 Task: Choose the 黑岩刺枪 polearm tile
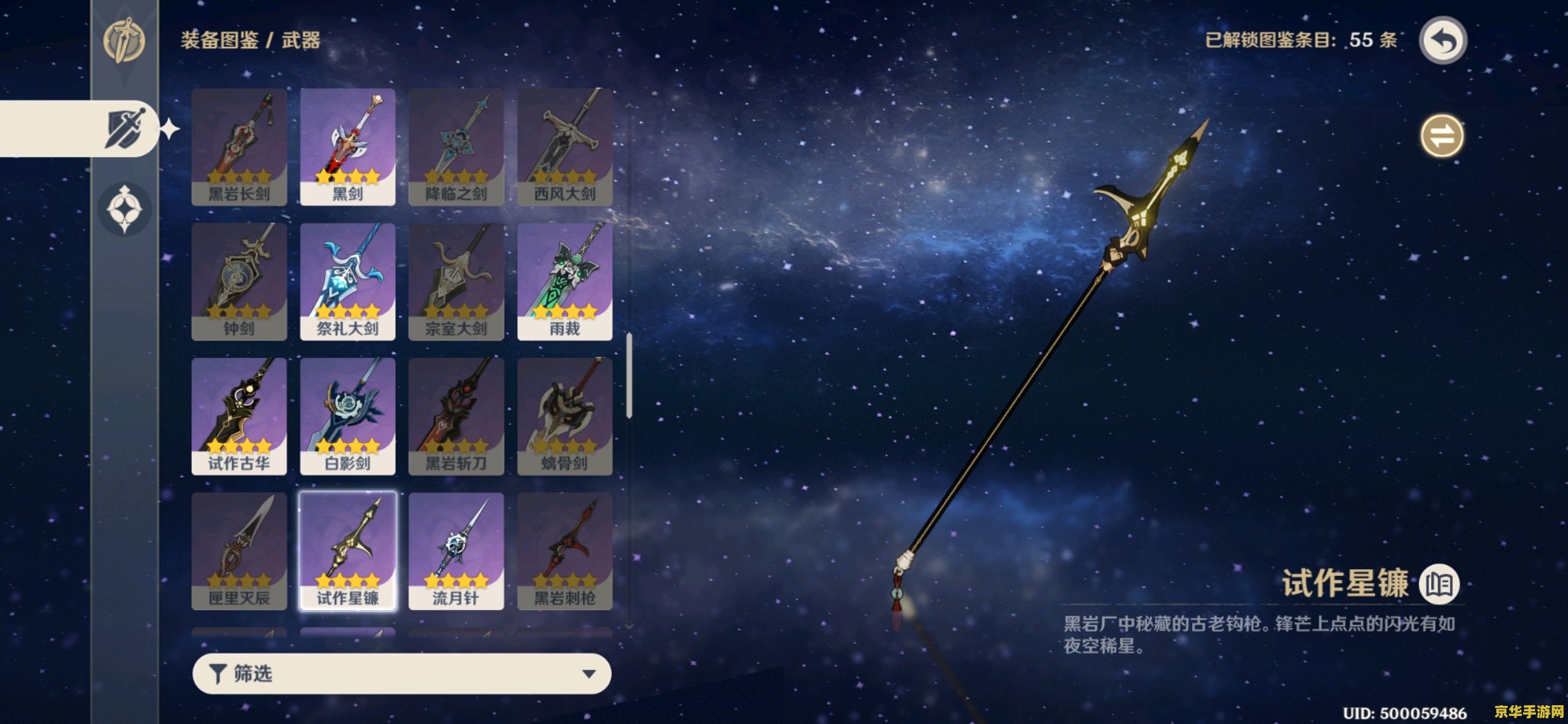[x=565, y=551]
